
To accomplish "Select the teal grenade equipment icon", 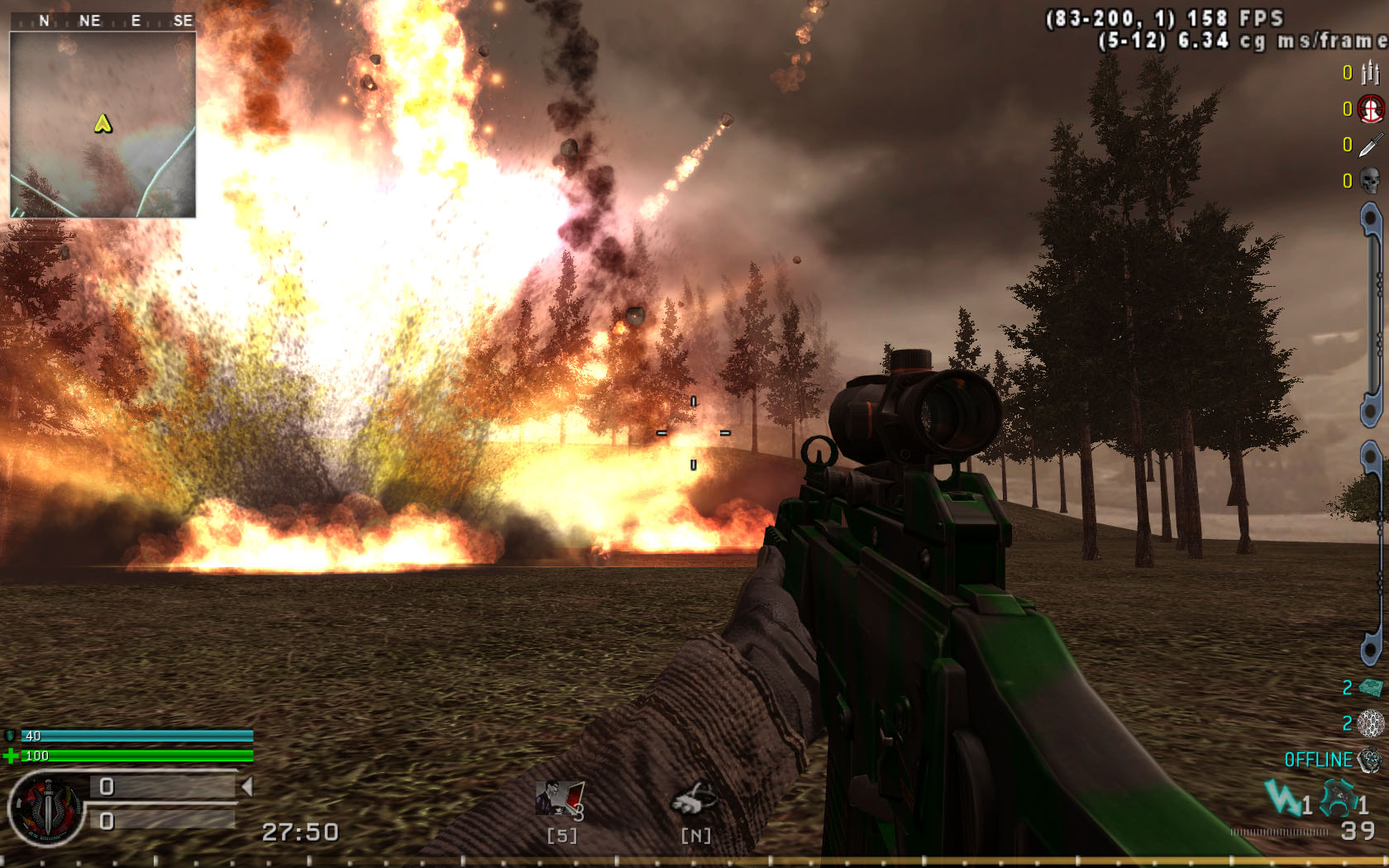I will tap(1338, 799).
